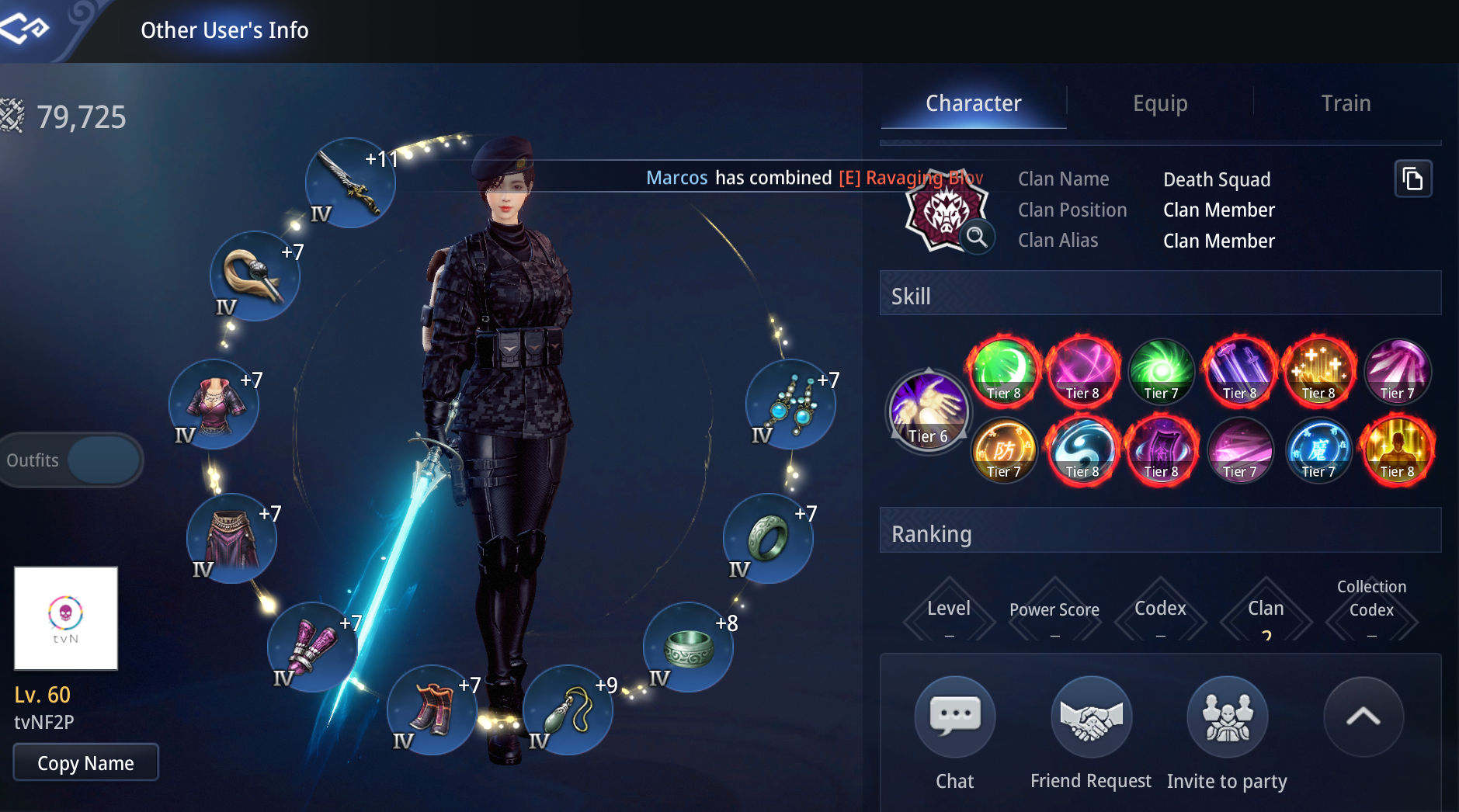This screenshot has width=1459, height=812.
Task: Switch to the Equip tab
Action: [1159, 103]
